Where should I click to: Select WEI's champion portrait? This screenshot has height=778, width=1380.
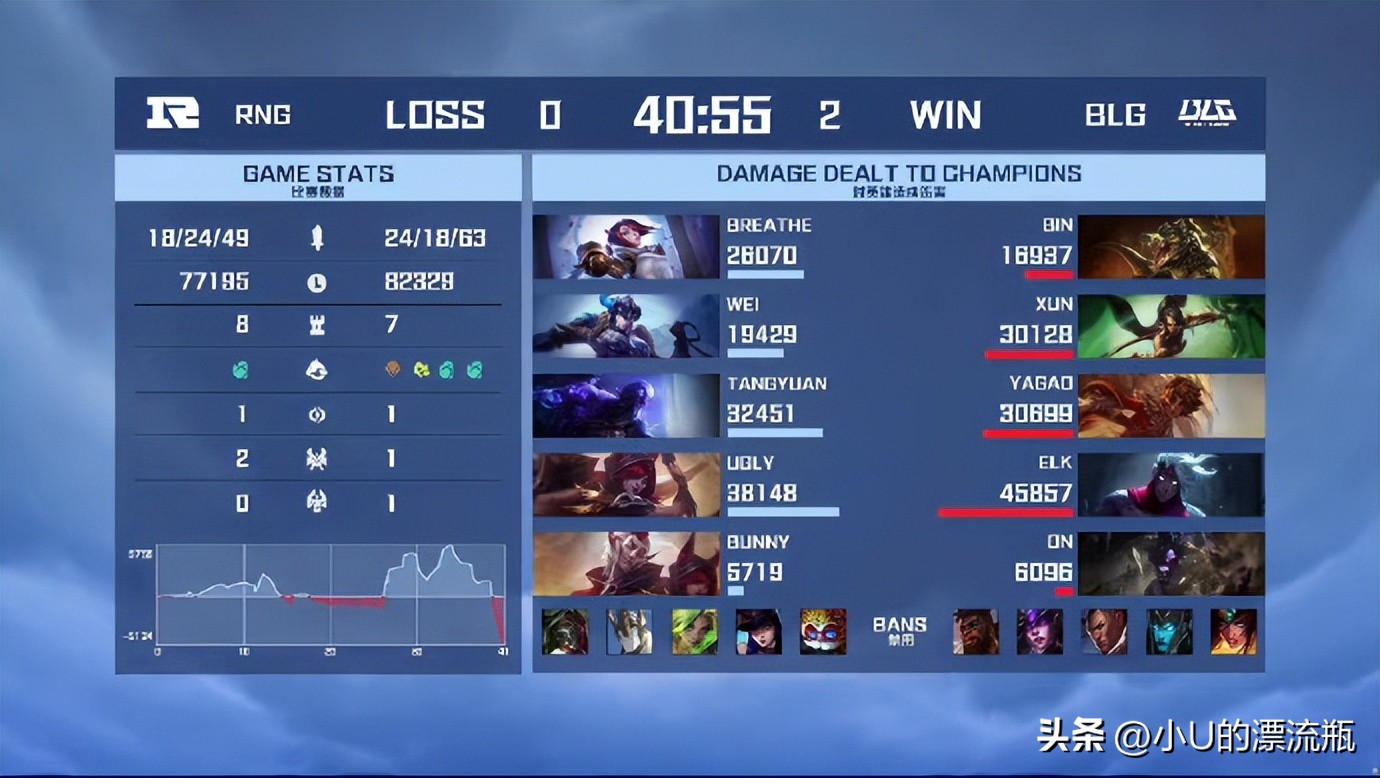pyautogui.click(x=626, y=326)
